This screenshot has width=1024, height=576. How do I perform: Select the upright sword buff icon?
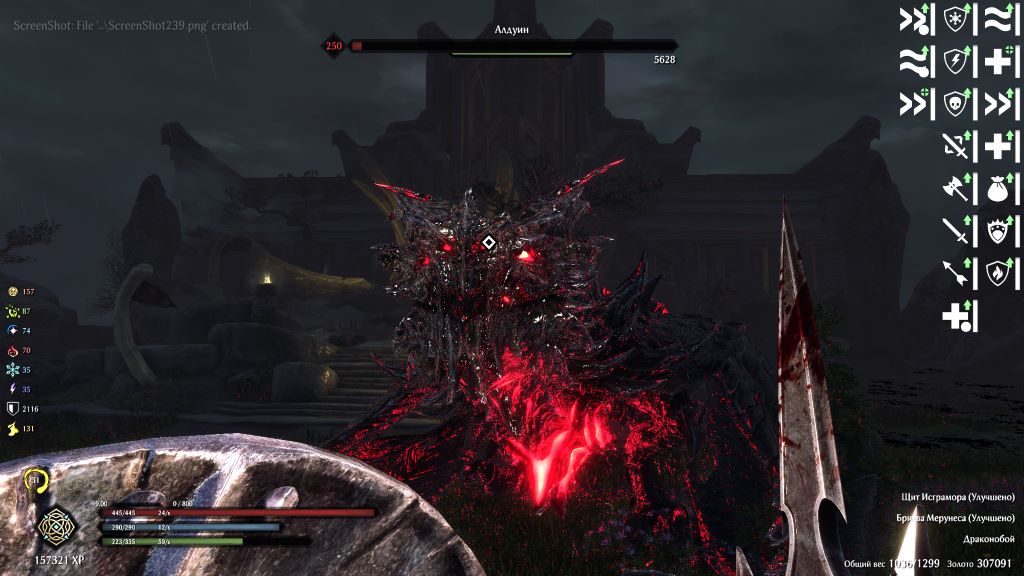pos(956,231)
